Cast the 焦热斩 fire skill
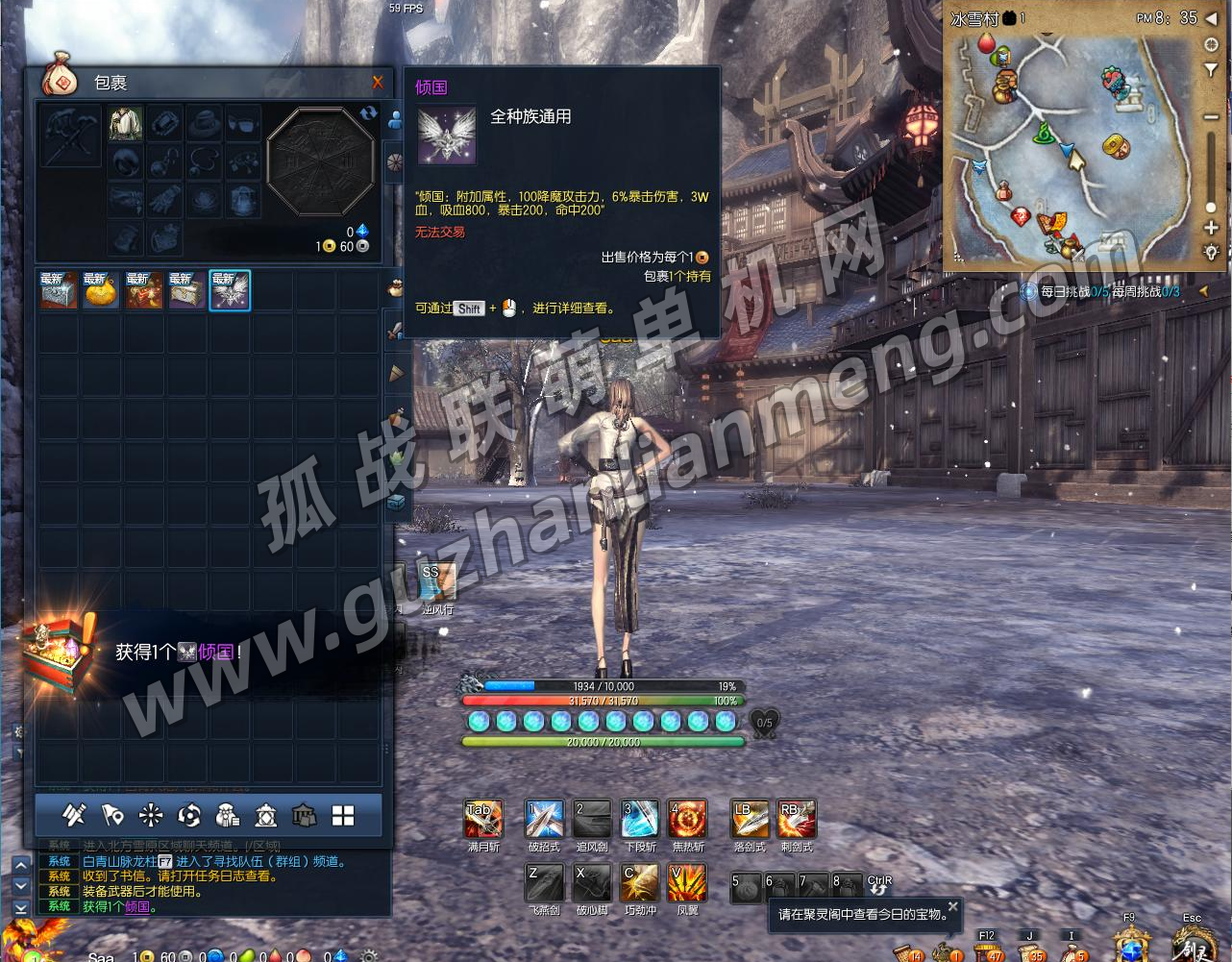This screenshot has height=962, width=1232. click(688, 820)
